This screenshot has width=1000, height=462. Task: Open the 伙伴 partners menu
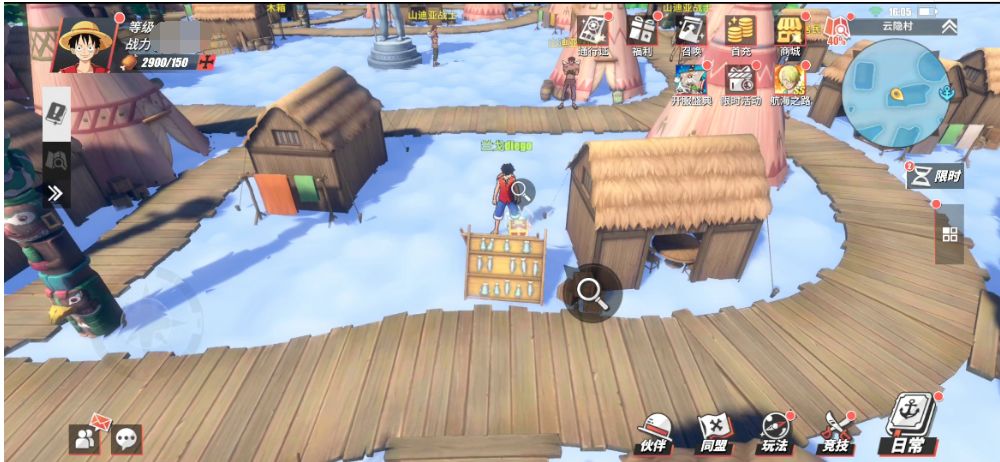click(654, 432)
